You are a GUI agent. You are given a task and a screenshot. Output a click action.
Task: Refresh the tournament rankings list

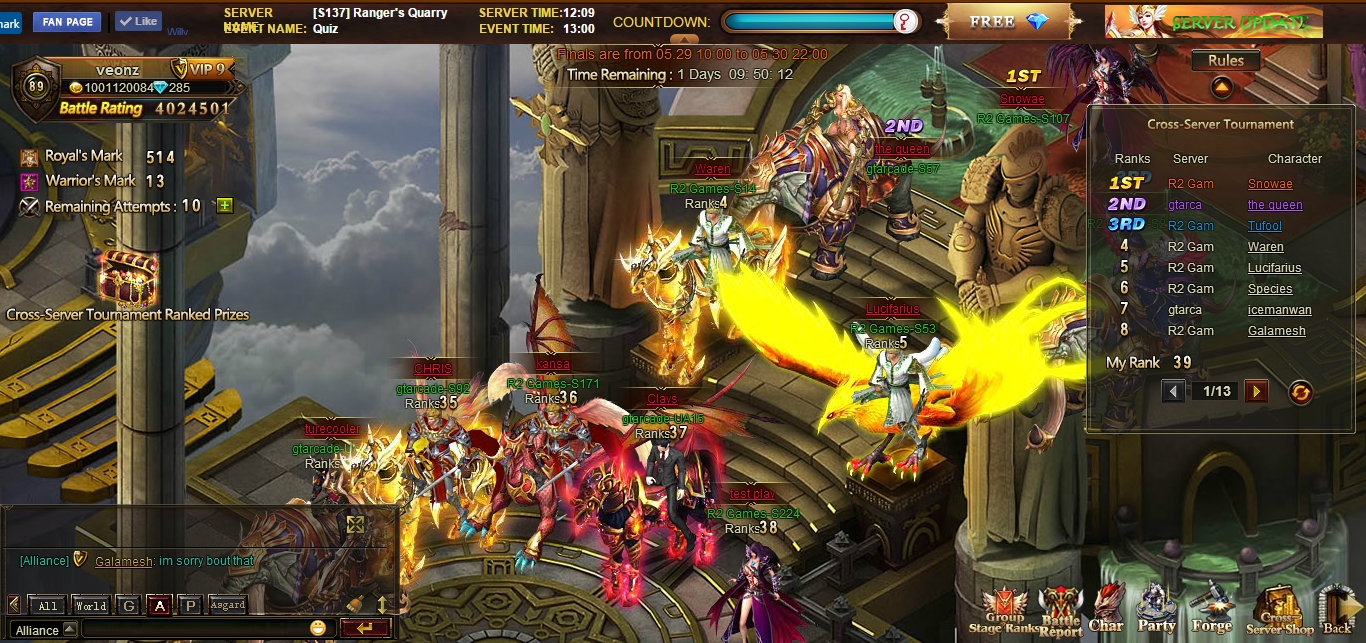click(1299, 392)
